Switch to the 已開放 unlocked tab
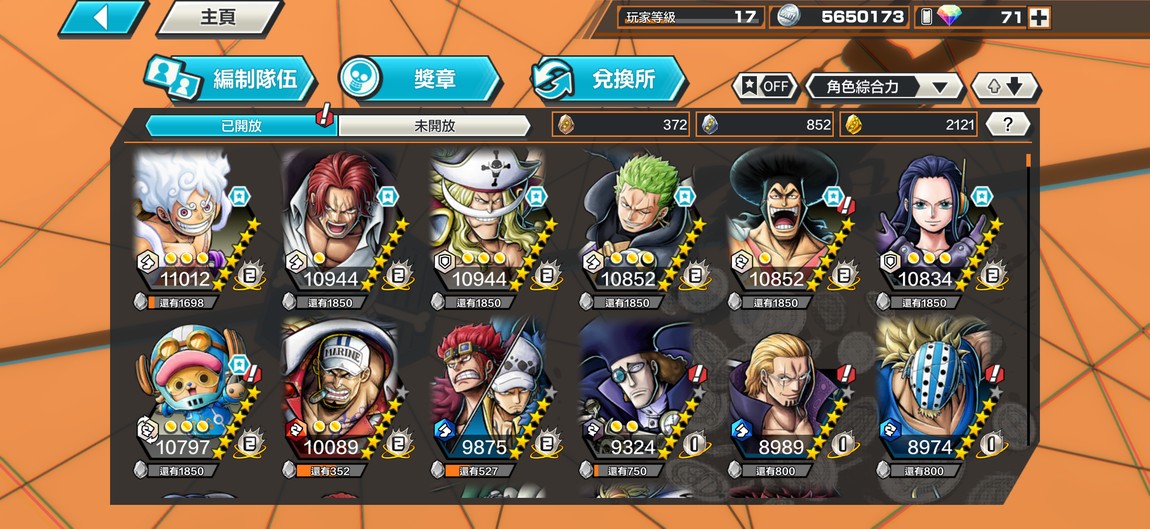1150x529 pixels. [x=241, y=126]
